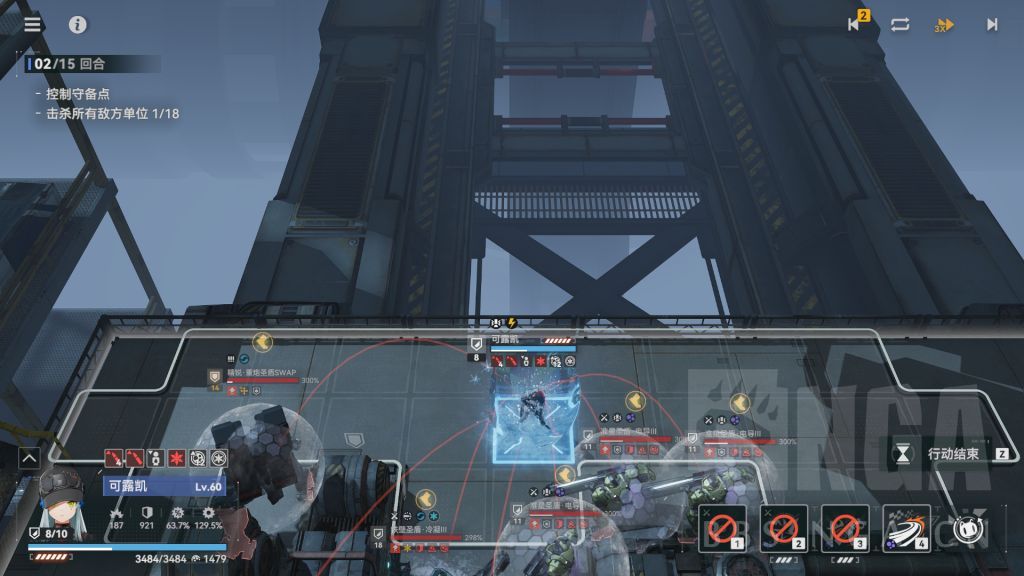The image size is (1024, 576).
Task: Select disabled skill slot 1
Action: pos(722,528)
